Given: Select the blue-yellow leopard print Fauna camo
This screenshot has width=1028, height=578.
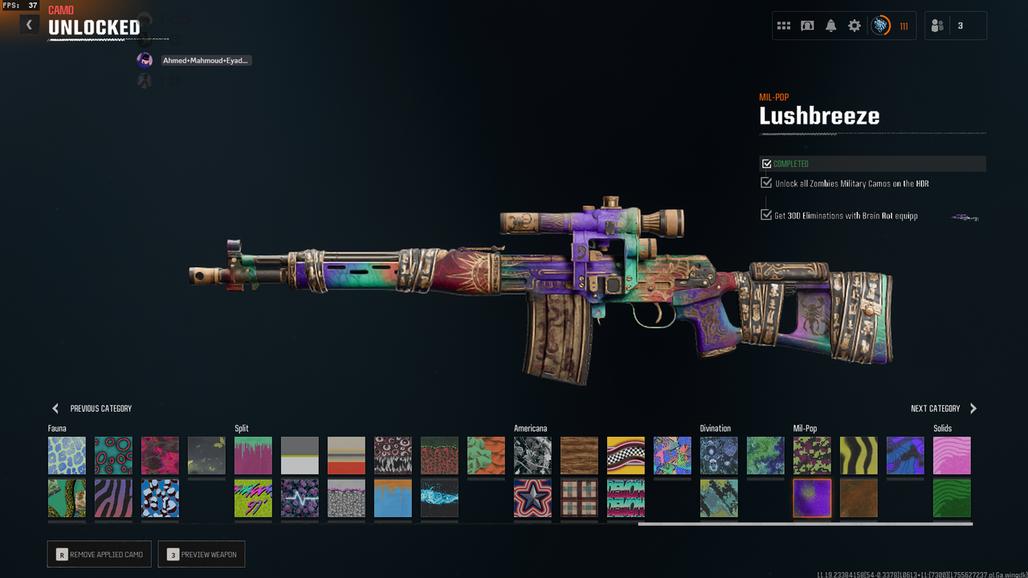Looking at the screenshot, I should [x=67, y=455].
